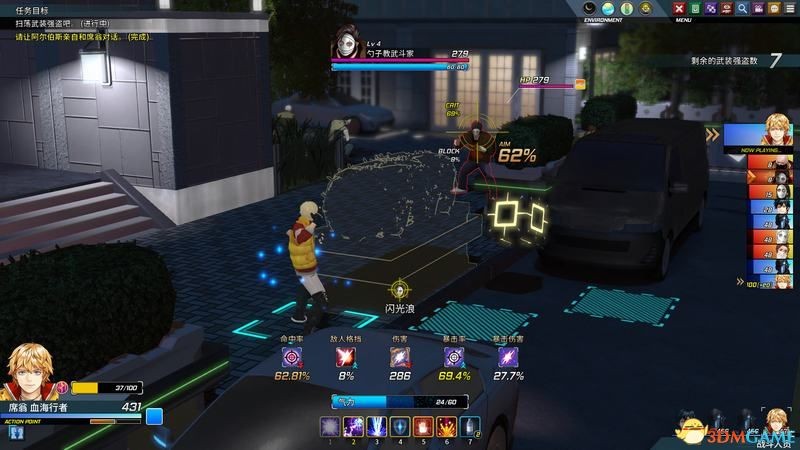Click the blue square beside the action point bar

pos(154,416)
